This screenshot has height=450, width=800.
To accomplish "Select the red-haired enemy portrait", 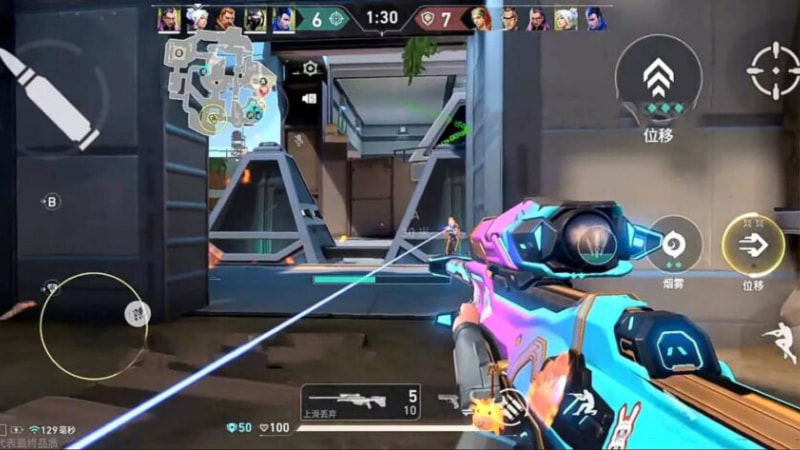I will point(484,19).
